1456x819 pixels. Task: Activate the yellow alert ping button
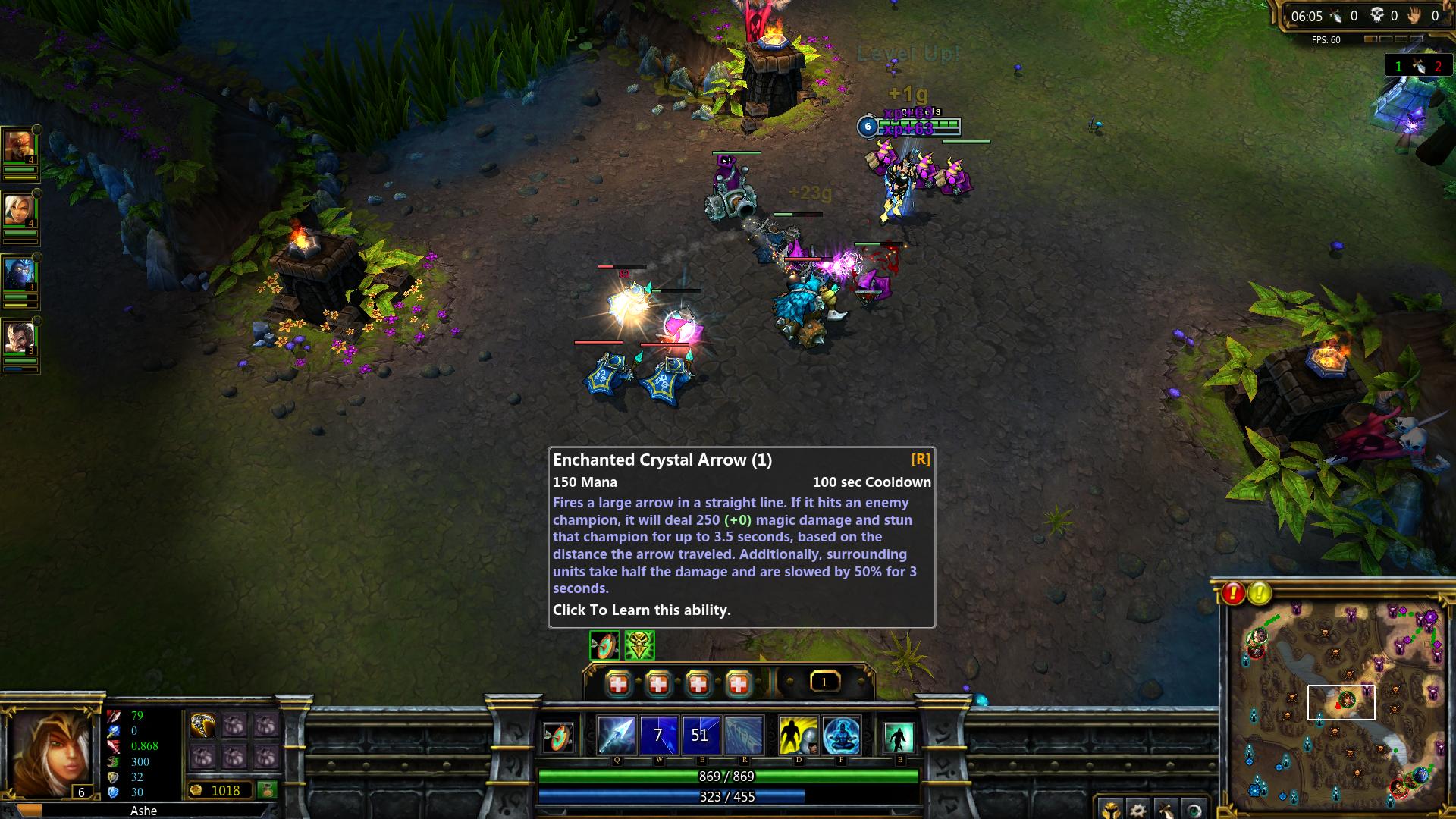point(1260,593)
